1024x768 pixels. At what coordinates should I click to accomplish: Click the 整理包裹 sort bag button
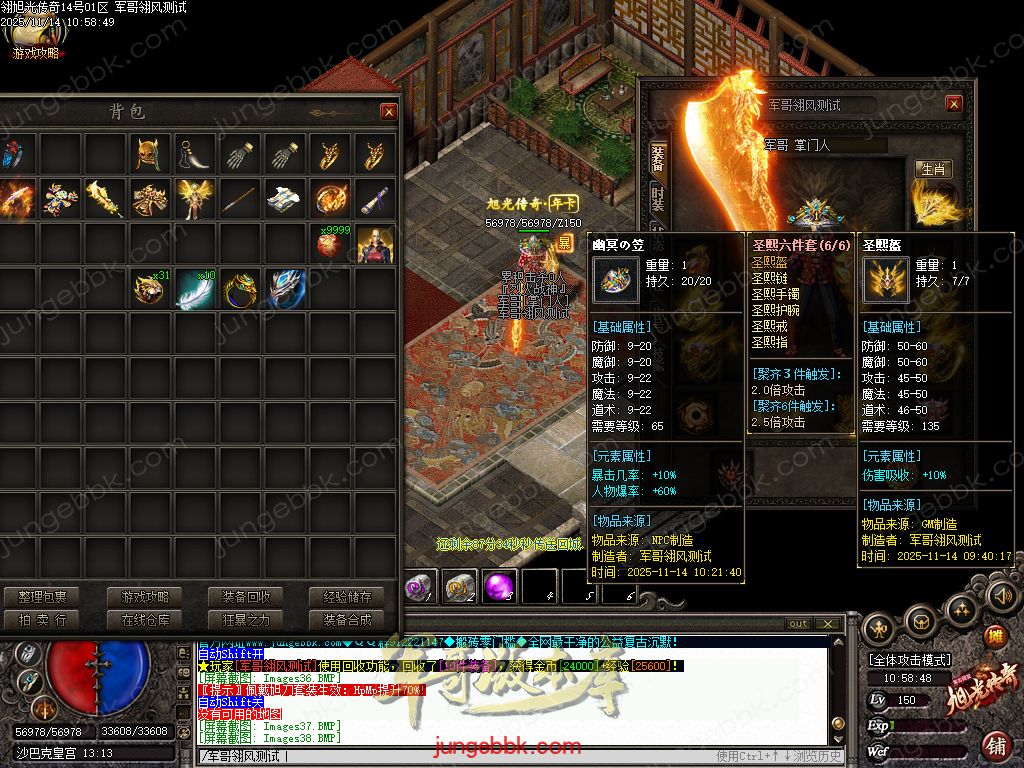click(42, 597)
